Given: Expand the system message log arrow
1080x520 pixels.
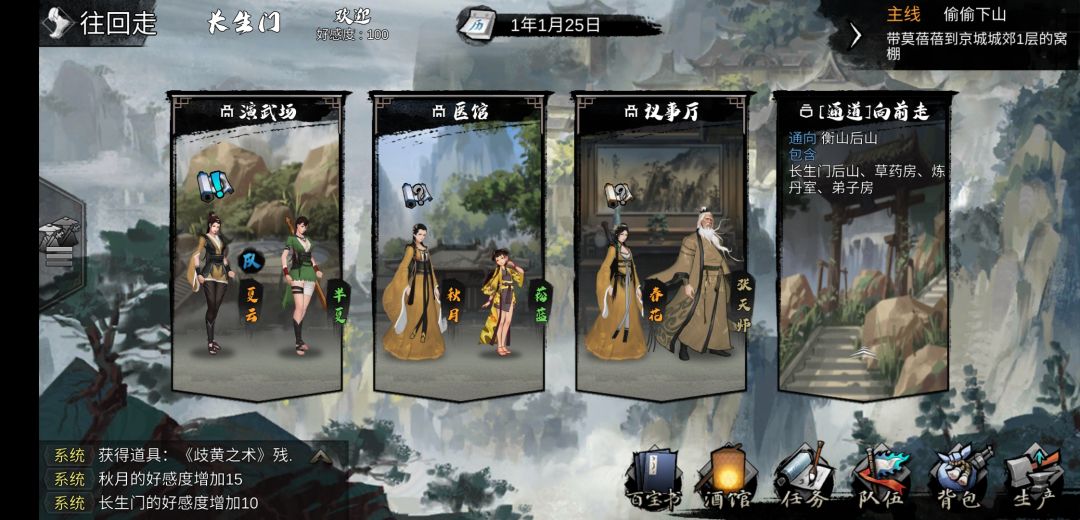Looking at the screenshot, I should 320,456.
